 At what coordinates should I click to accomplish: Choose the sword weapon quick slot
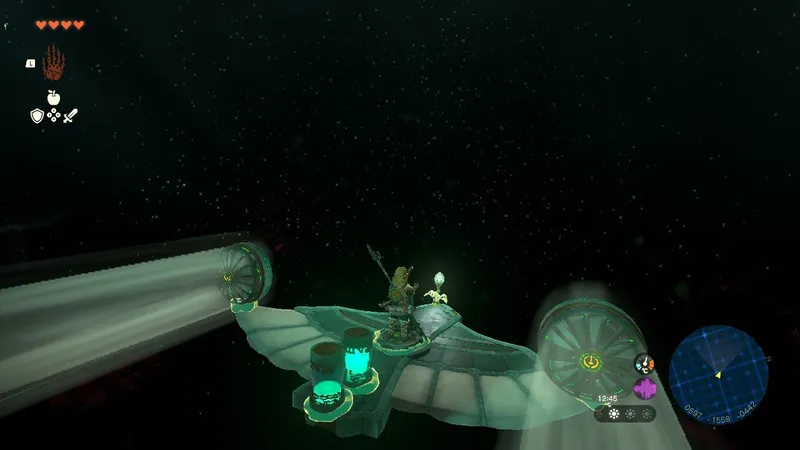(70, 116)
